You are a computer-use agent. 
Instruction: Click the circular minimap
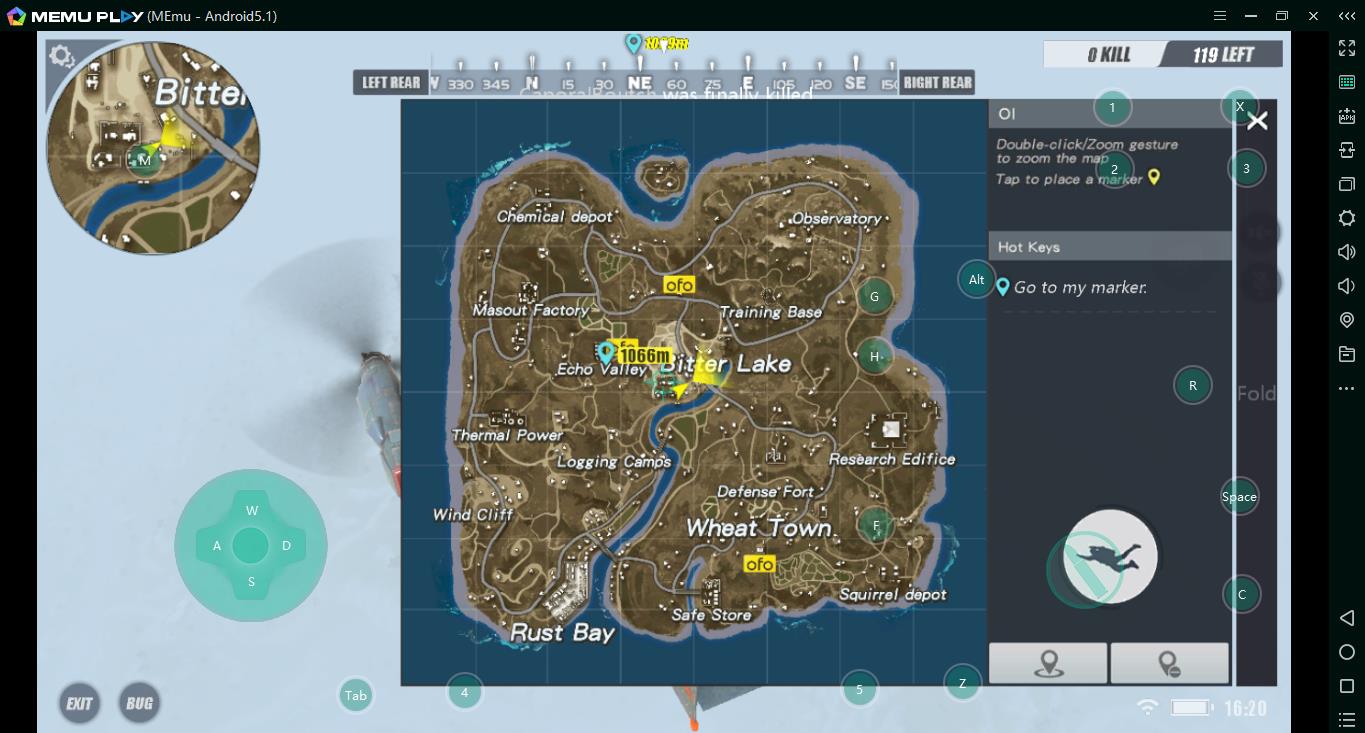coord(153,148)
